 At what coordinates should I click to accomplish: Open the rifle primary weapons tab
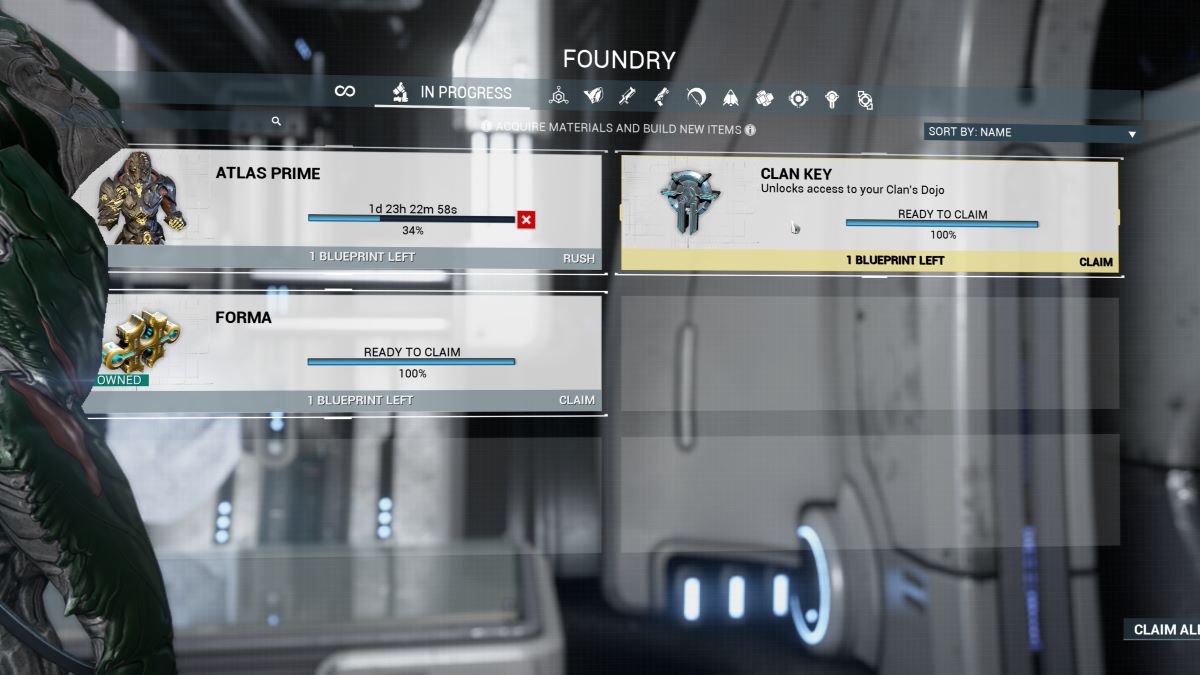coord(627,97)
